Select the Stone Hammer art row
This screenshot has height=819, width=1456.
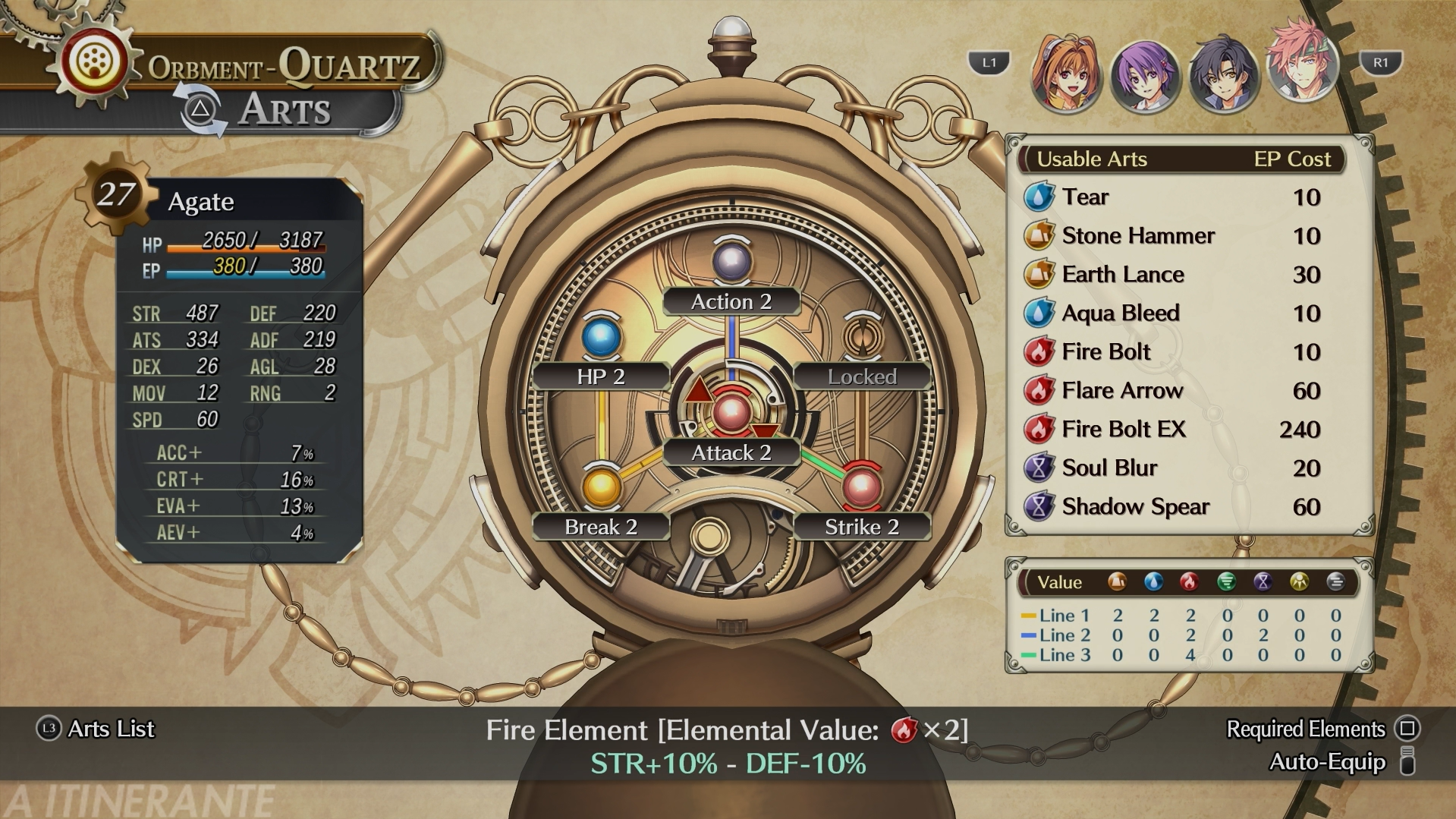(1171, 236)
